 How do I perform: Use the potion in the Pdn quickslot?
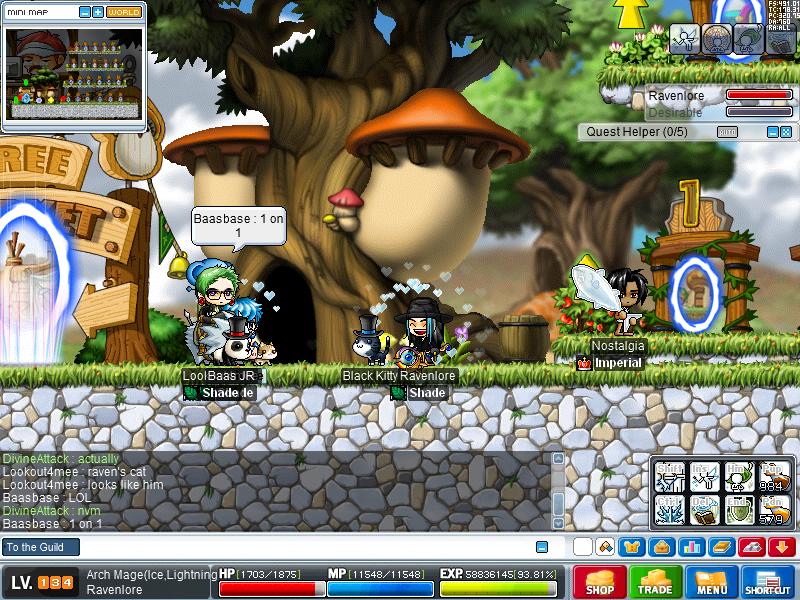click(774, 509)
